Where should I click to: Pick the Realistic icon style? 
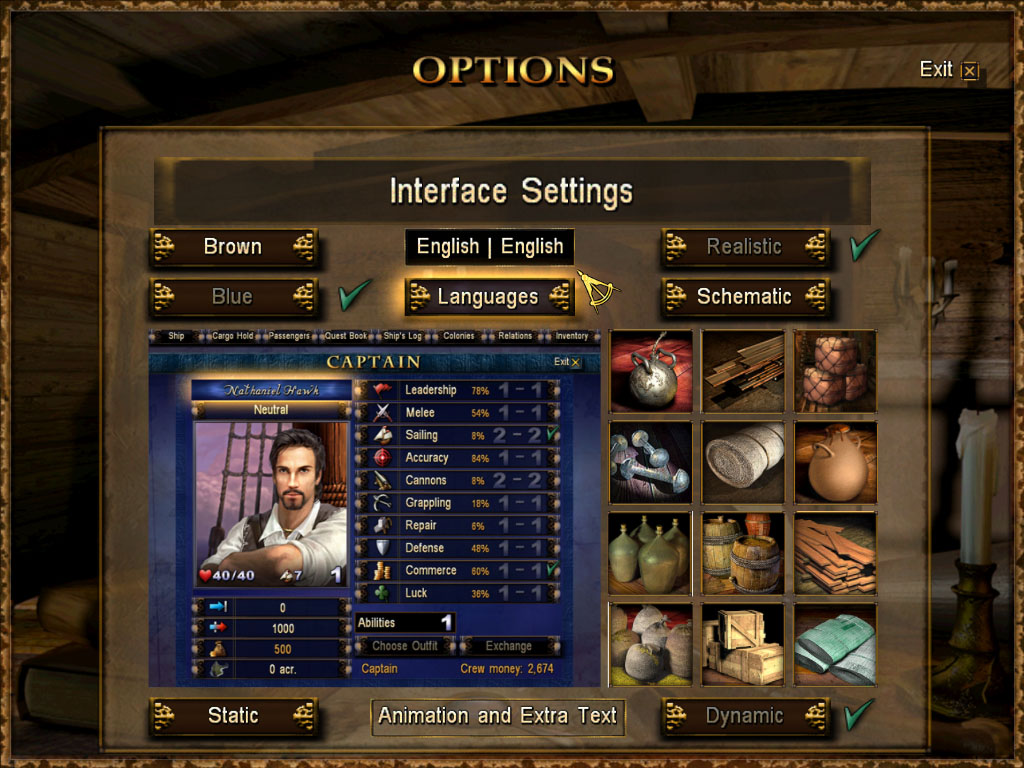tap(745, 247)
